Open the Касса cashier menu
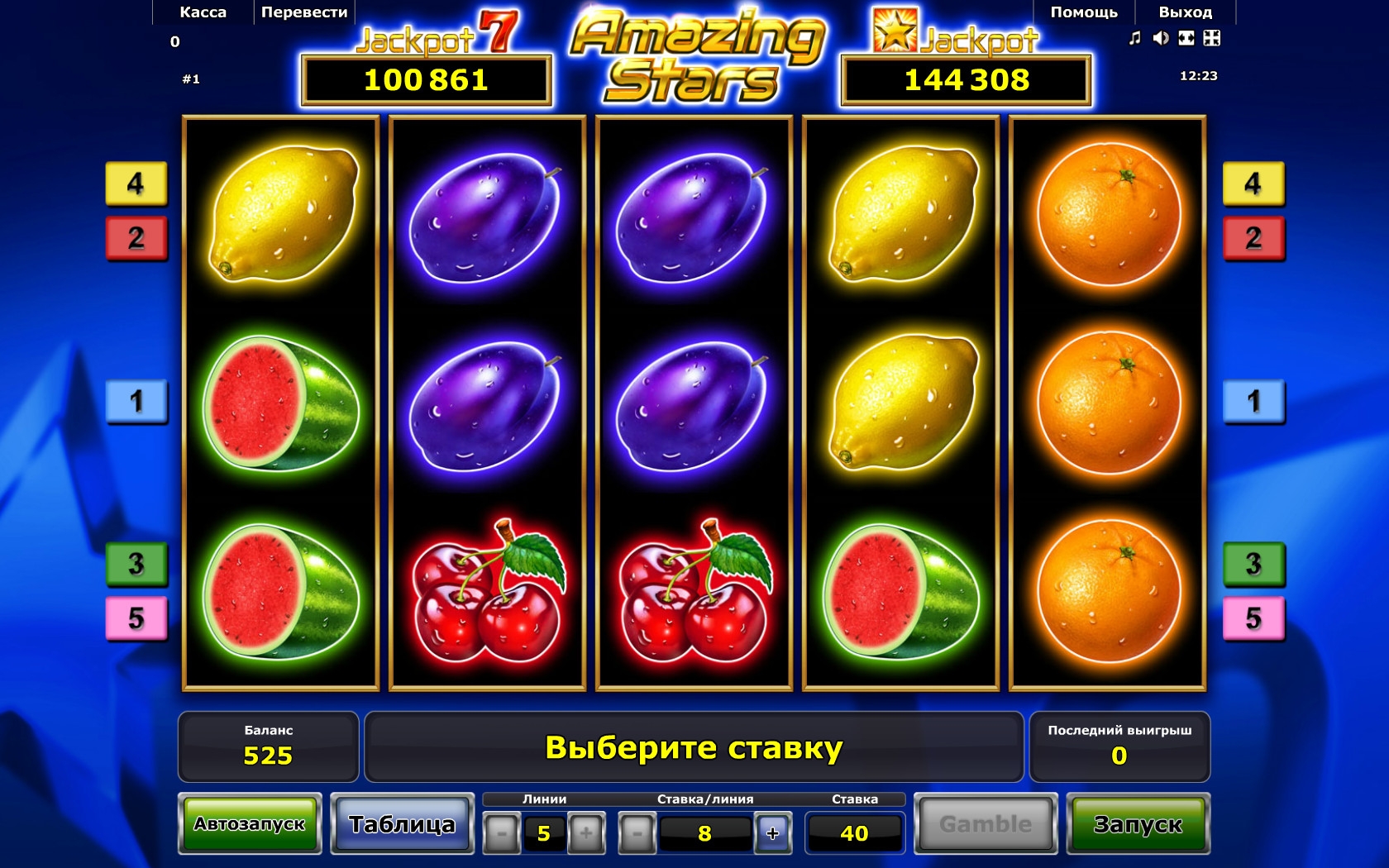The image size is (1389, 868). (x=203, y=12)
